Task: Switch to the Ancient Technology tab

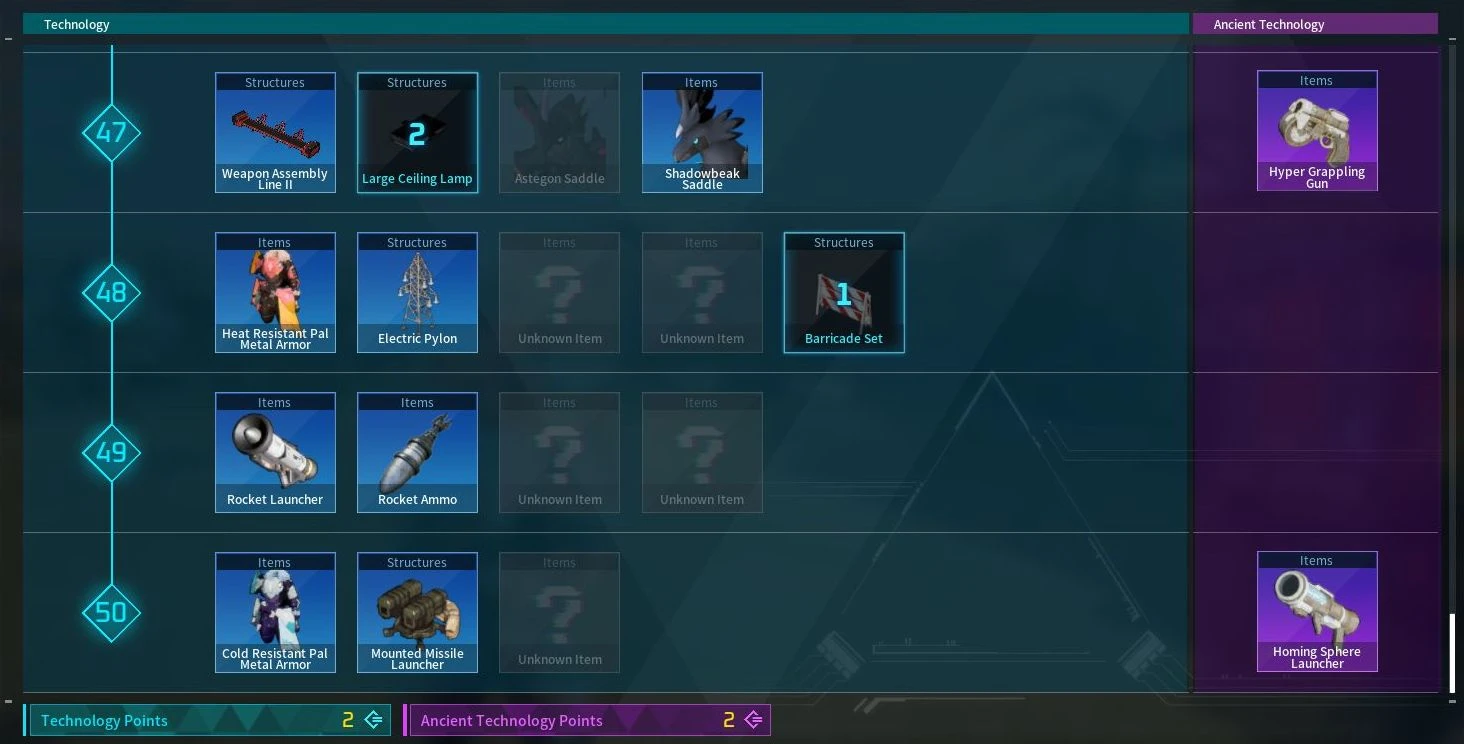Action: coord(1315,23)
